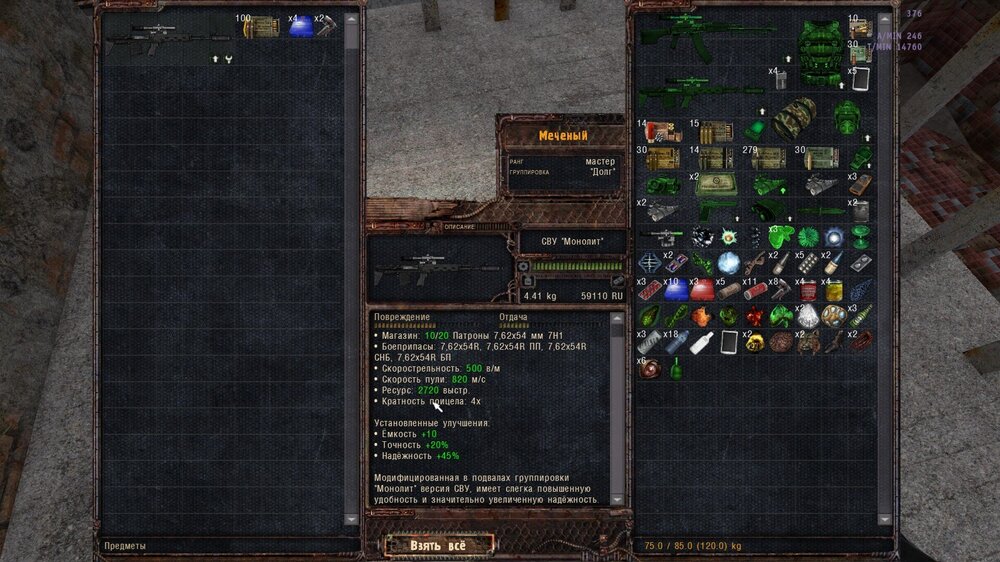Click the description panel scrollbar
Image resolution: width=1000 pixels, height=562 pixels.
coord(617,400)
